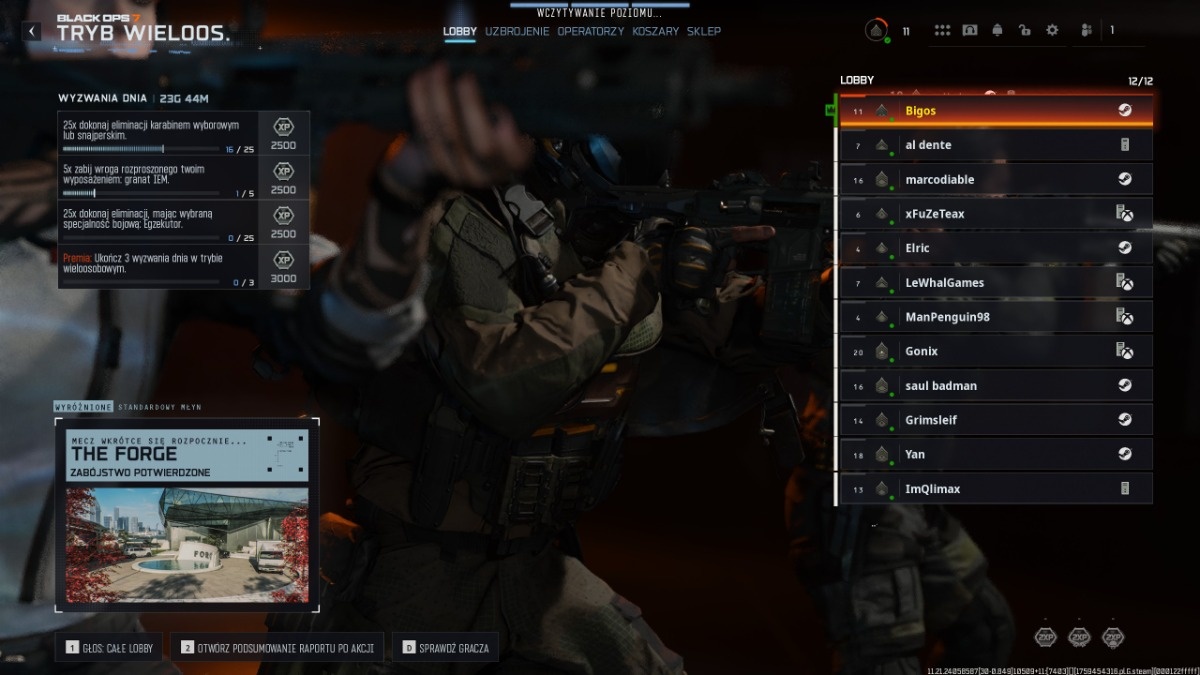Screen dimensions: 1200x675
Task: Click the Głos: Całe Lobby button
Action: coord(110,648)
